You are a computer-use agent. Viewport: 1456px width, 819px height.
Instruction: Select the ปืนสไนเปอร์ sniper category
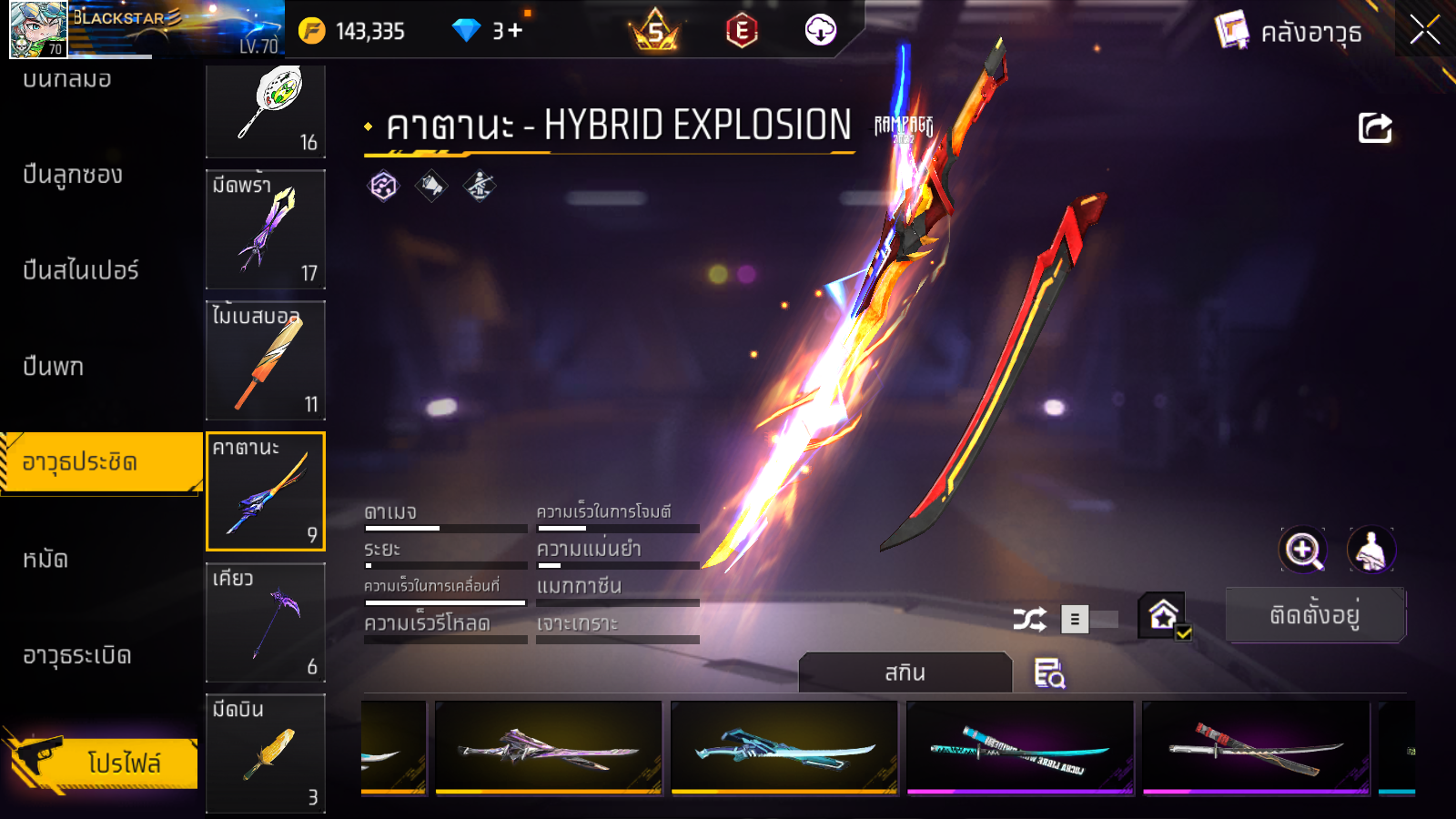pos(81,270)
